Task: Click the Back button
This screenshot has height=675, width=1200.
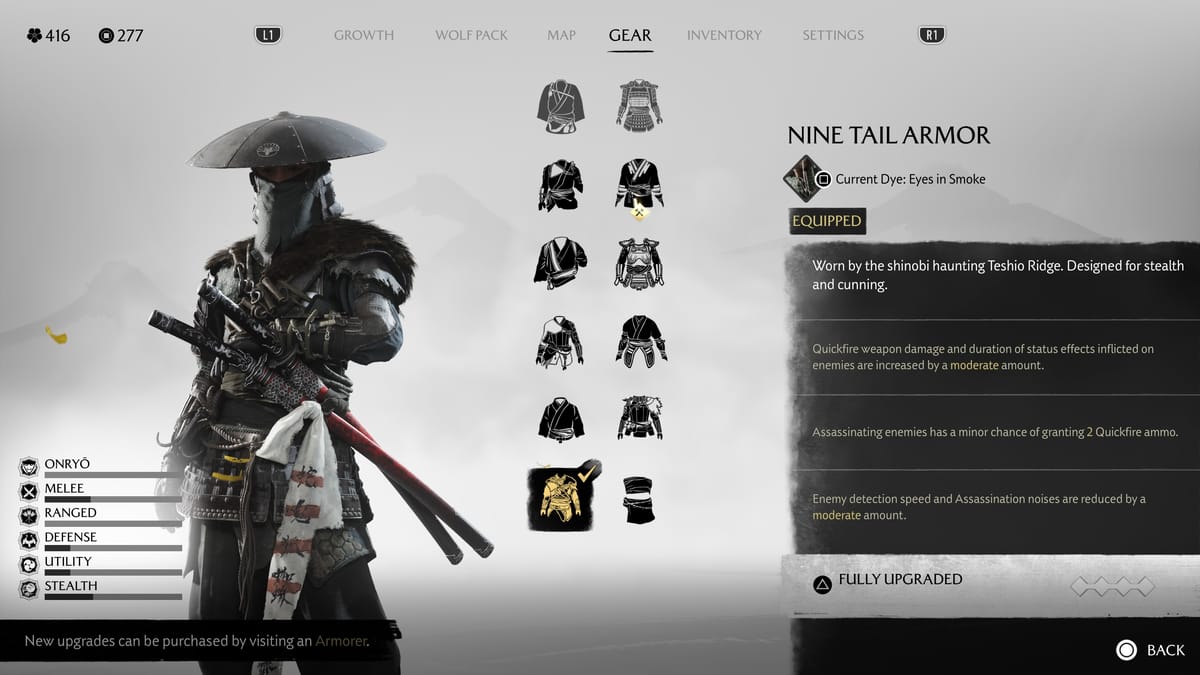Action: (1150, 650)
